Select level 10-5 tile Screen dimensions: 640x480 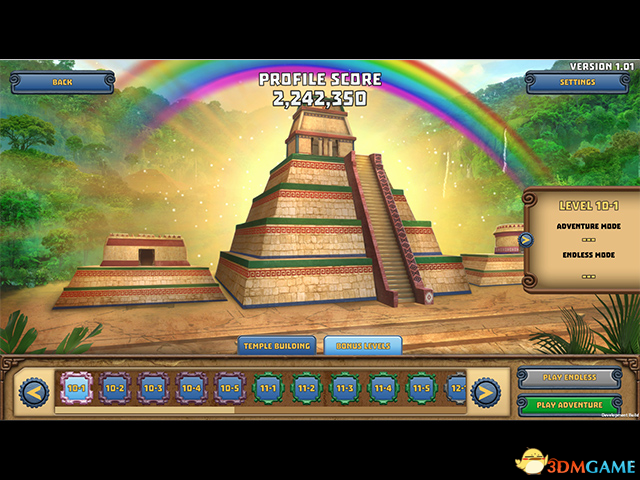click(x=229, y=388)
